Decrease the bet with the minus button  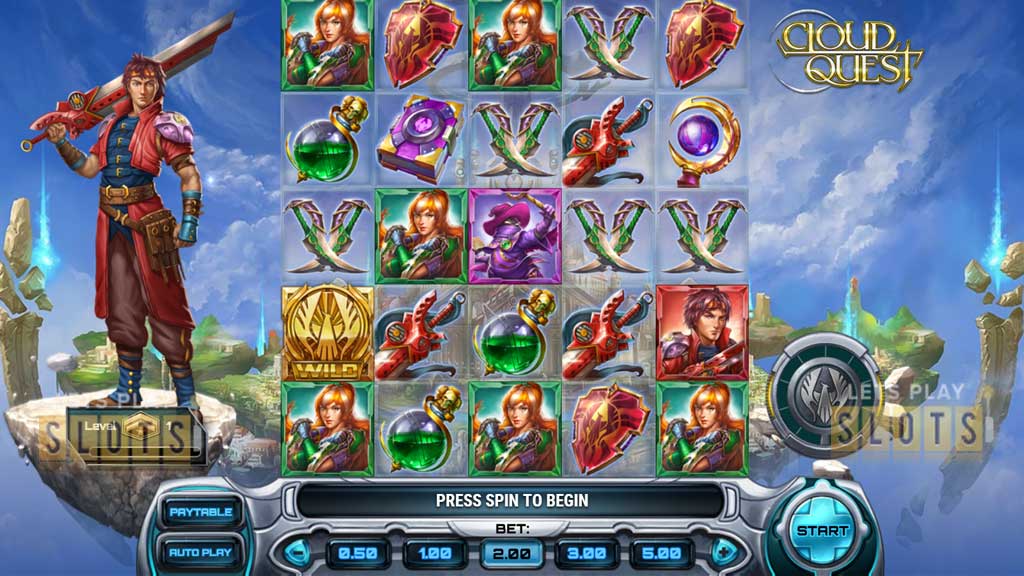click(299, 552)
